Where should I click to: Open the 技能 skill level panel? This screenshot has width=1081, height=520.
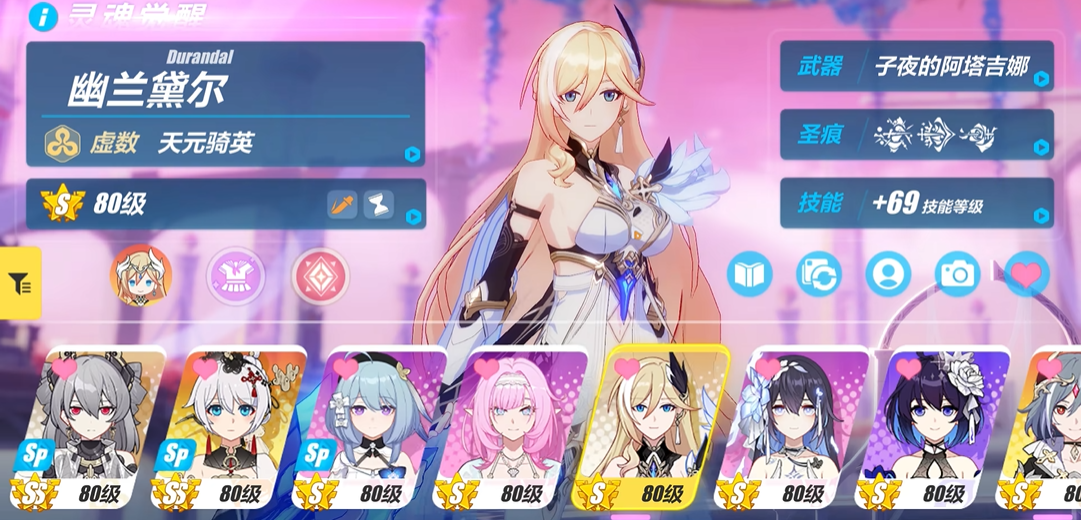click(x=916, y=204)
